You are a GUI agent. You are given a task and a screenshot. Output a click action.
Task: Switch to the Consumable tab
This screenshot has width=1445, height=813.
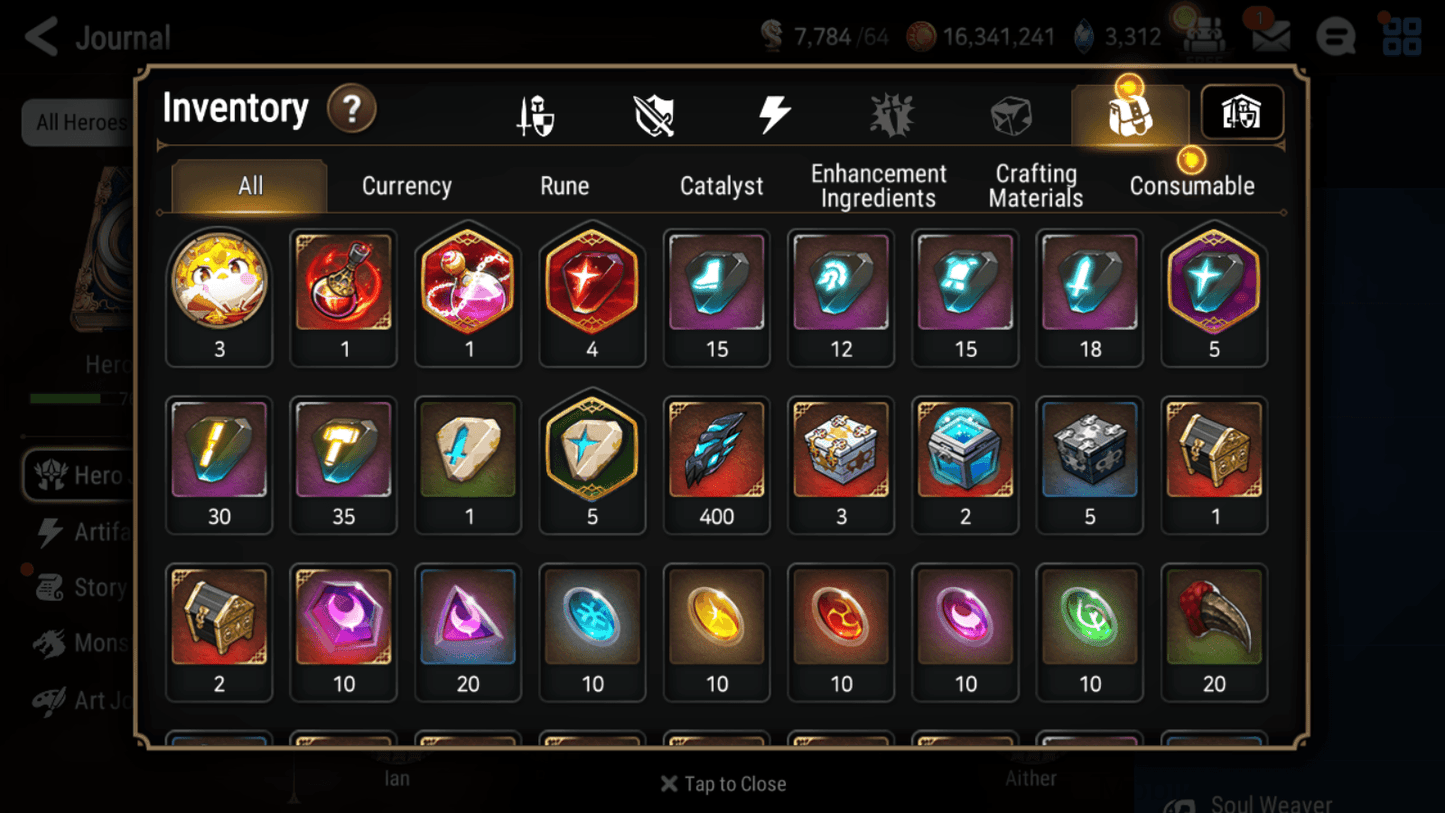[1192, 185]
